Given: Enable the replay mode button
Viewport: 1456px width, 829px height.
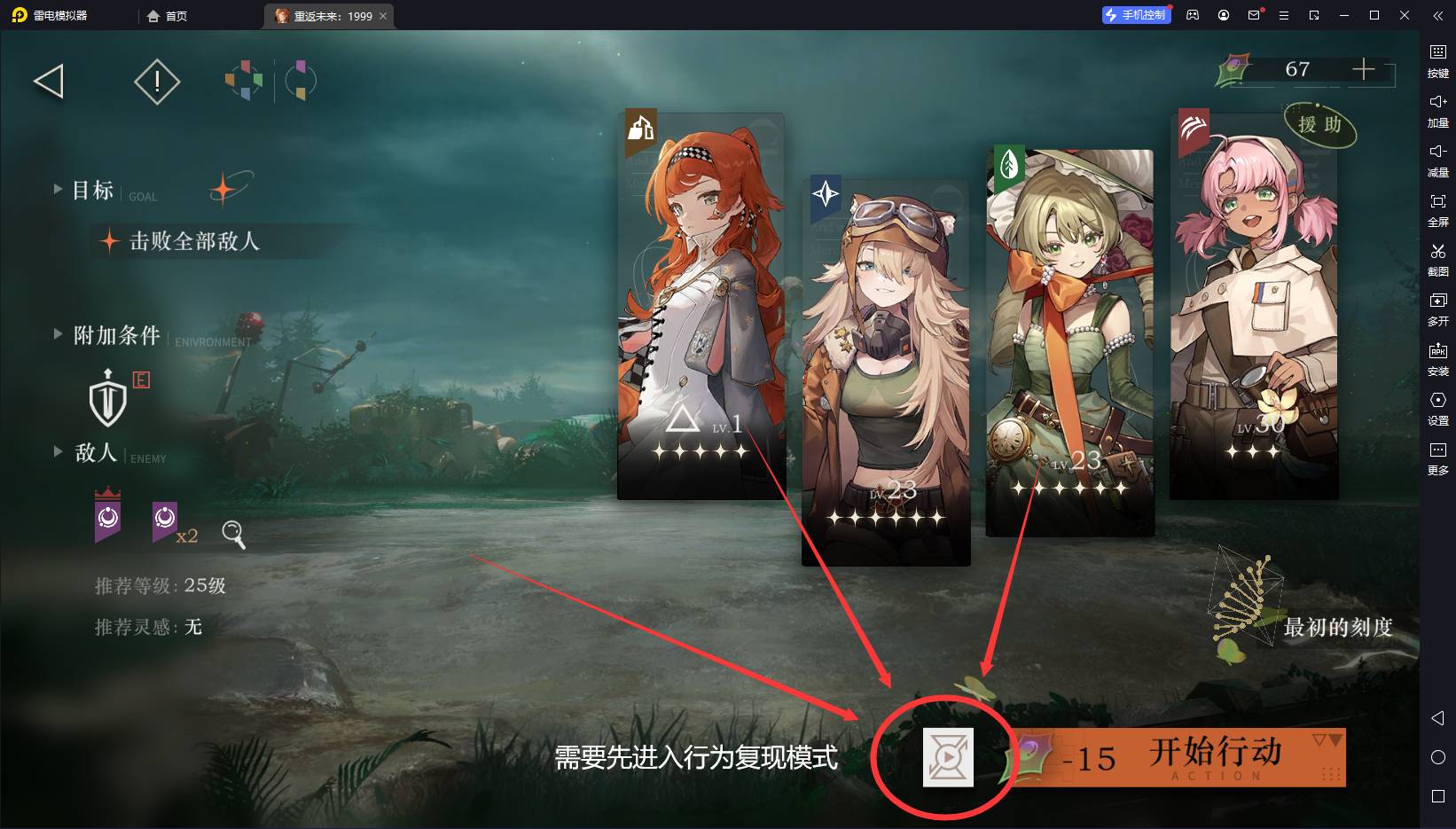Looking at the screenshot, I should pos(948,757).
